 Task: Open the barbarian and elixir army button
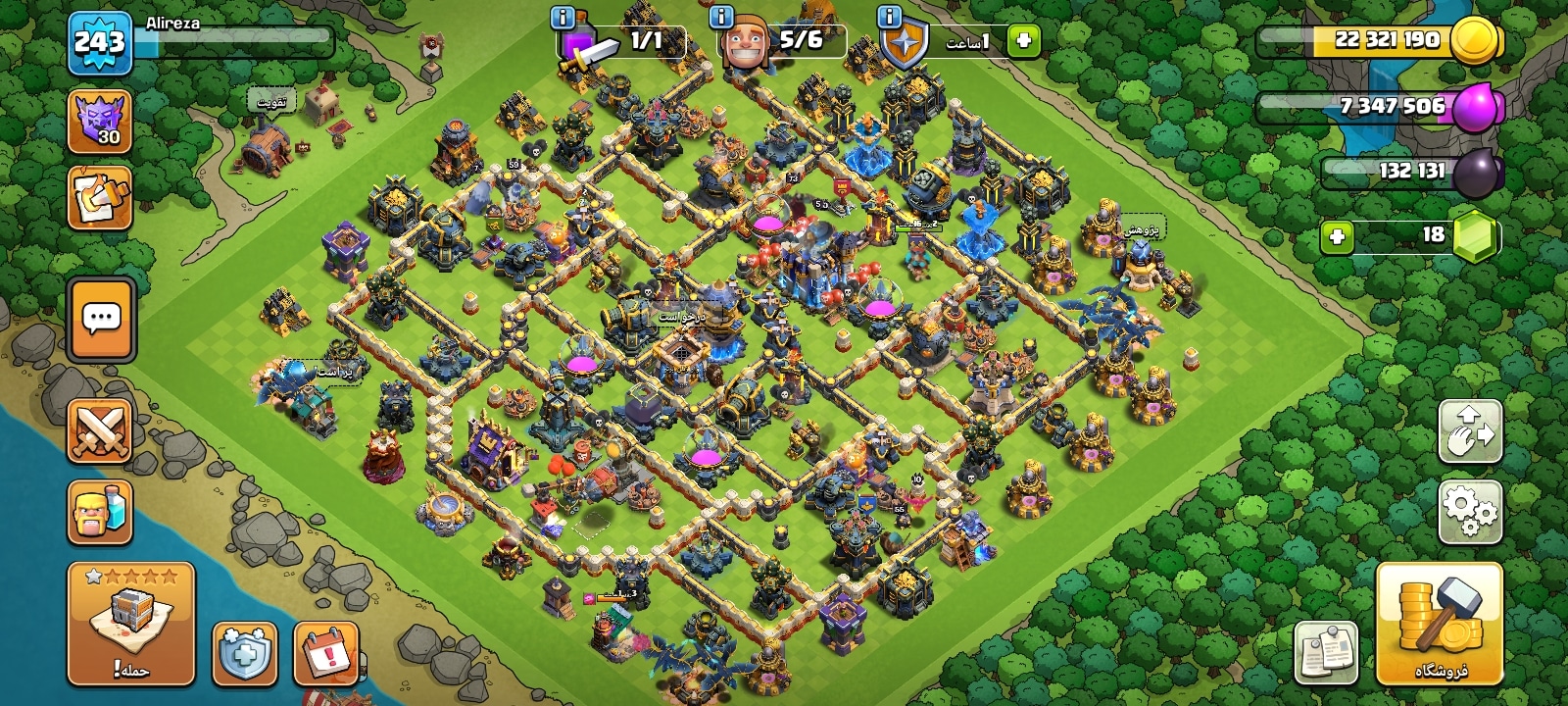point(100,512)
